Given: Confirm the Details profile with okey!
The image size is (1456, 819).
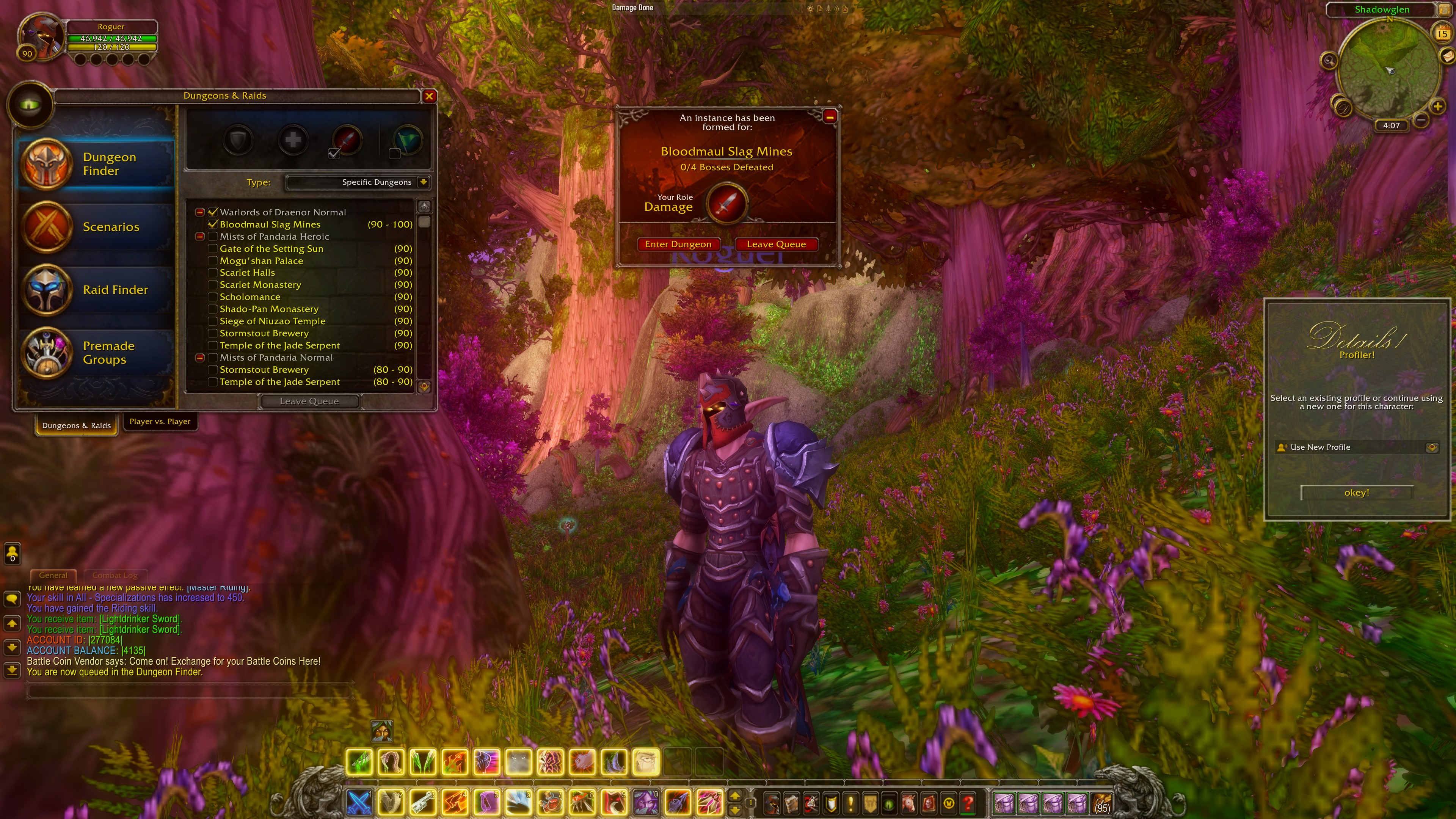Looking at the screenshot, I should [x=1356, y=493].
